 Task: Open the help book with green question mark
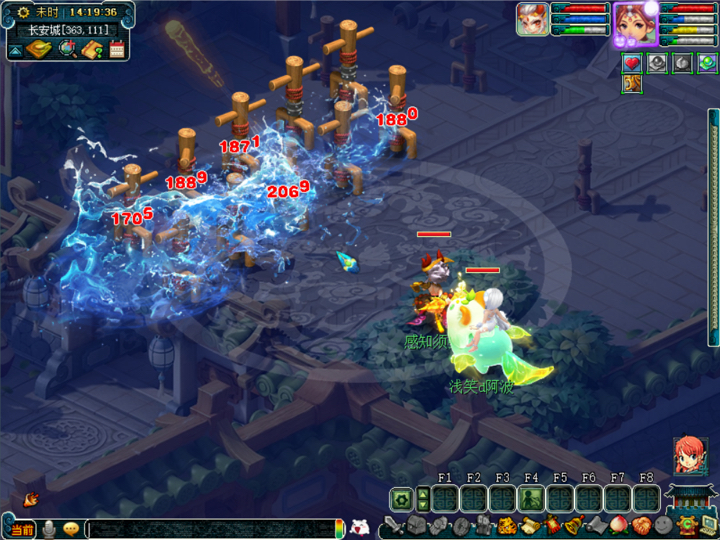(x=92, y=49)
